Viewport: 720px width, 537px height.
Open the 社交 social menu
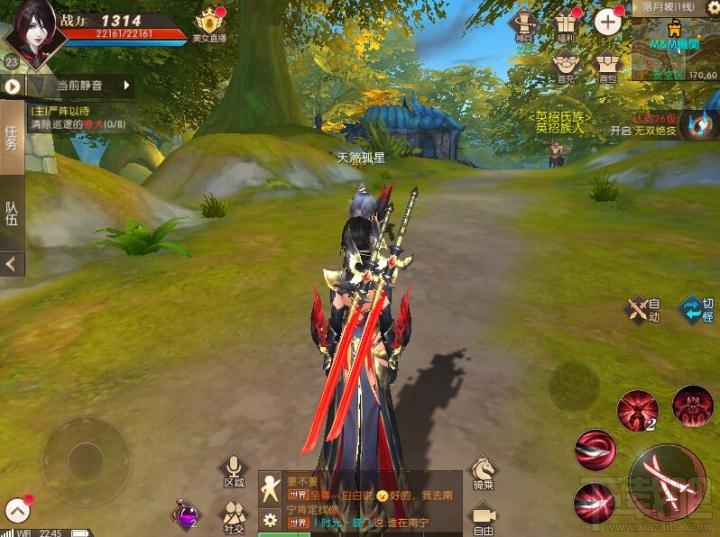(234, 516)
